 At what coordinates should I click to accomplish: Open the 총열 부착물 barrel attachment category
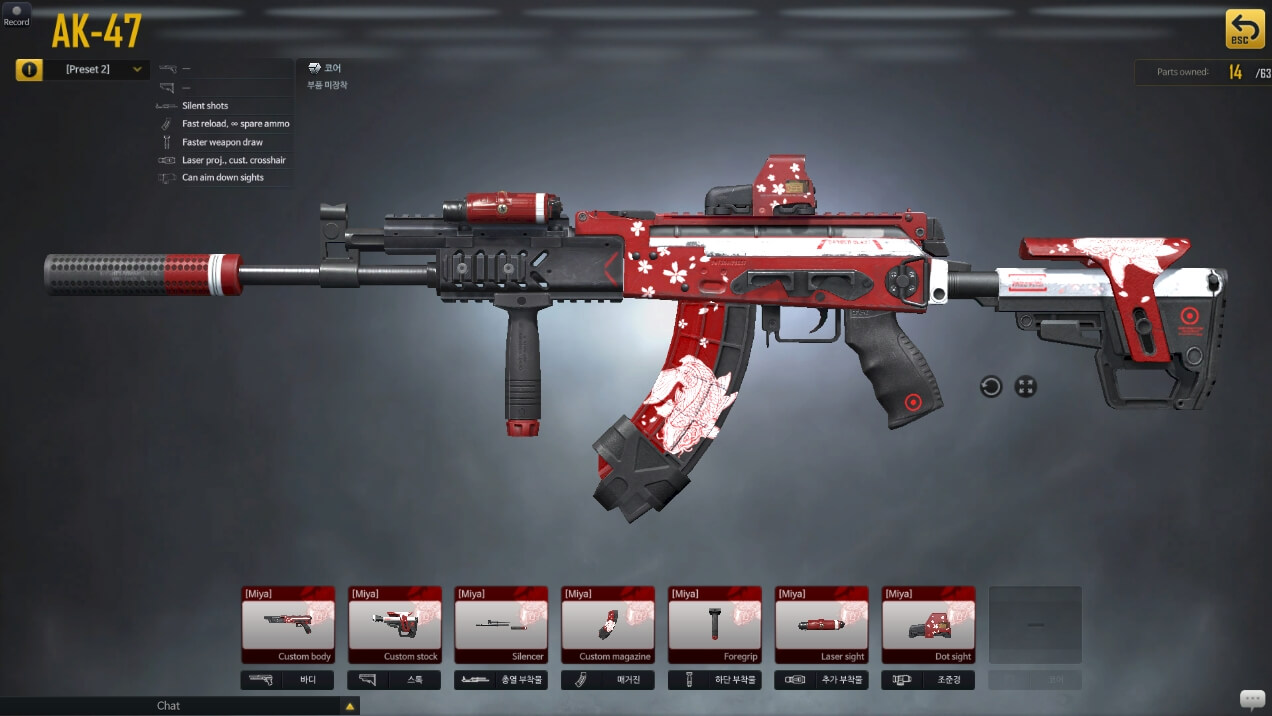pyautogui.click(x=501, y=680)
